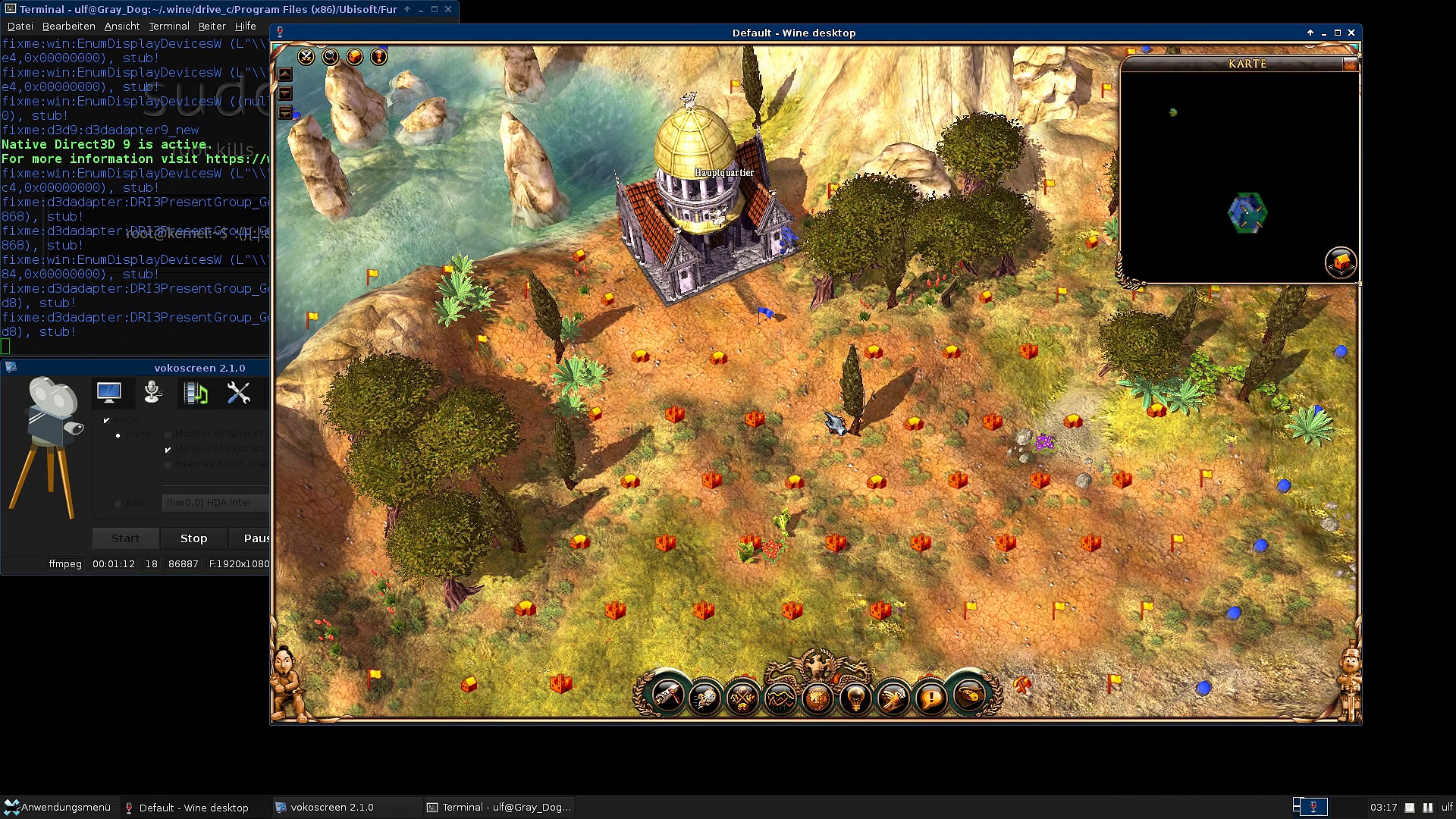Toggle the house button in Karte panel
This screenshot has width=1456, height=819.
pyautogui.click(x=1340, y=262)
